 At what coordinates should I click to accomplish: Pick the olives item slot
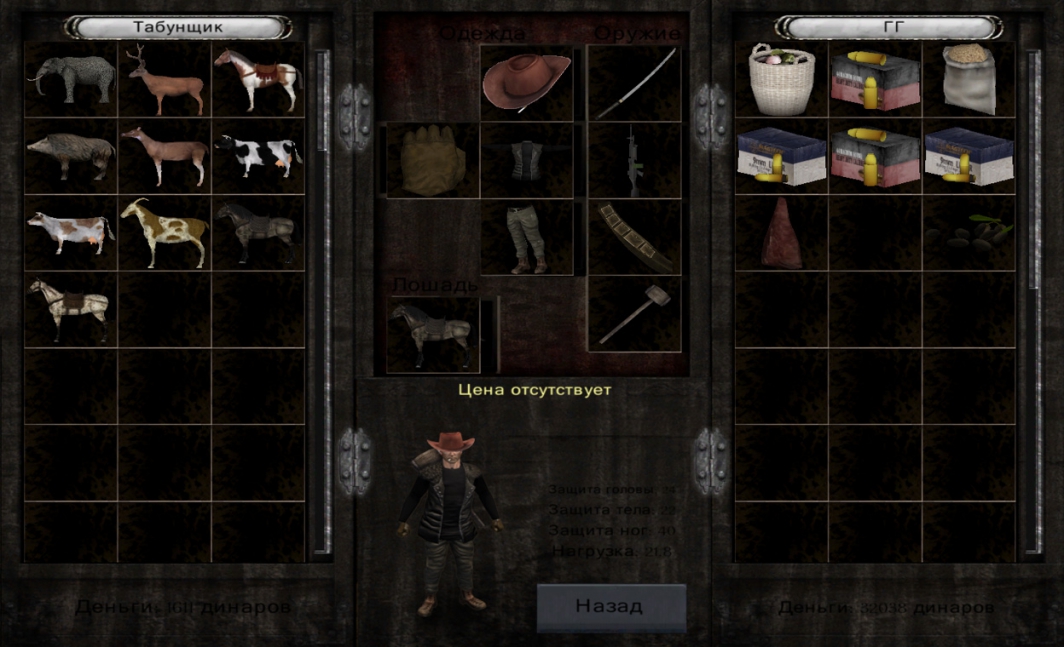coord(968,232)
